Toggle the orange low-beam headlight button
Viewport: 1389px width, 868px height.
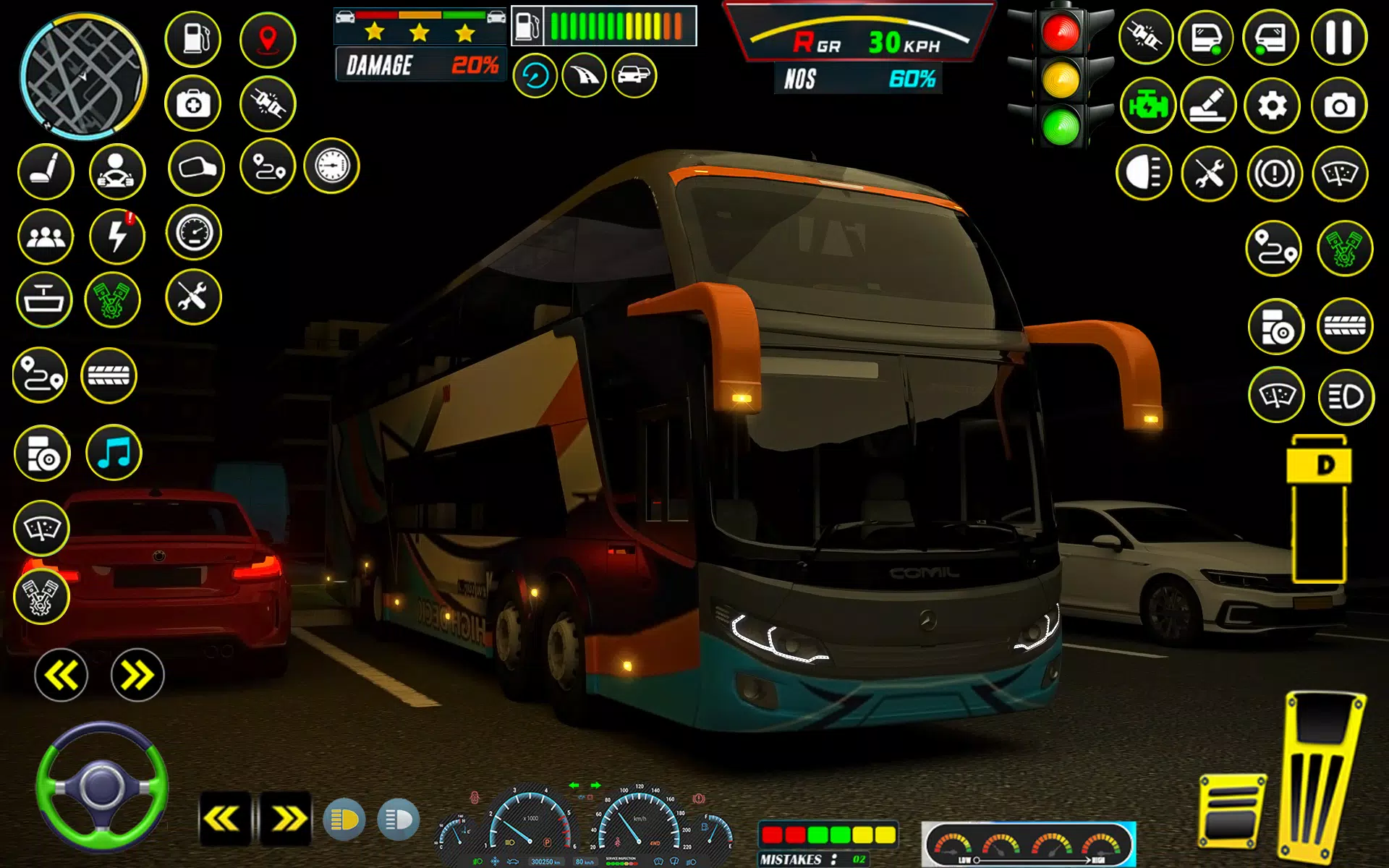tap(344, 820)
